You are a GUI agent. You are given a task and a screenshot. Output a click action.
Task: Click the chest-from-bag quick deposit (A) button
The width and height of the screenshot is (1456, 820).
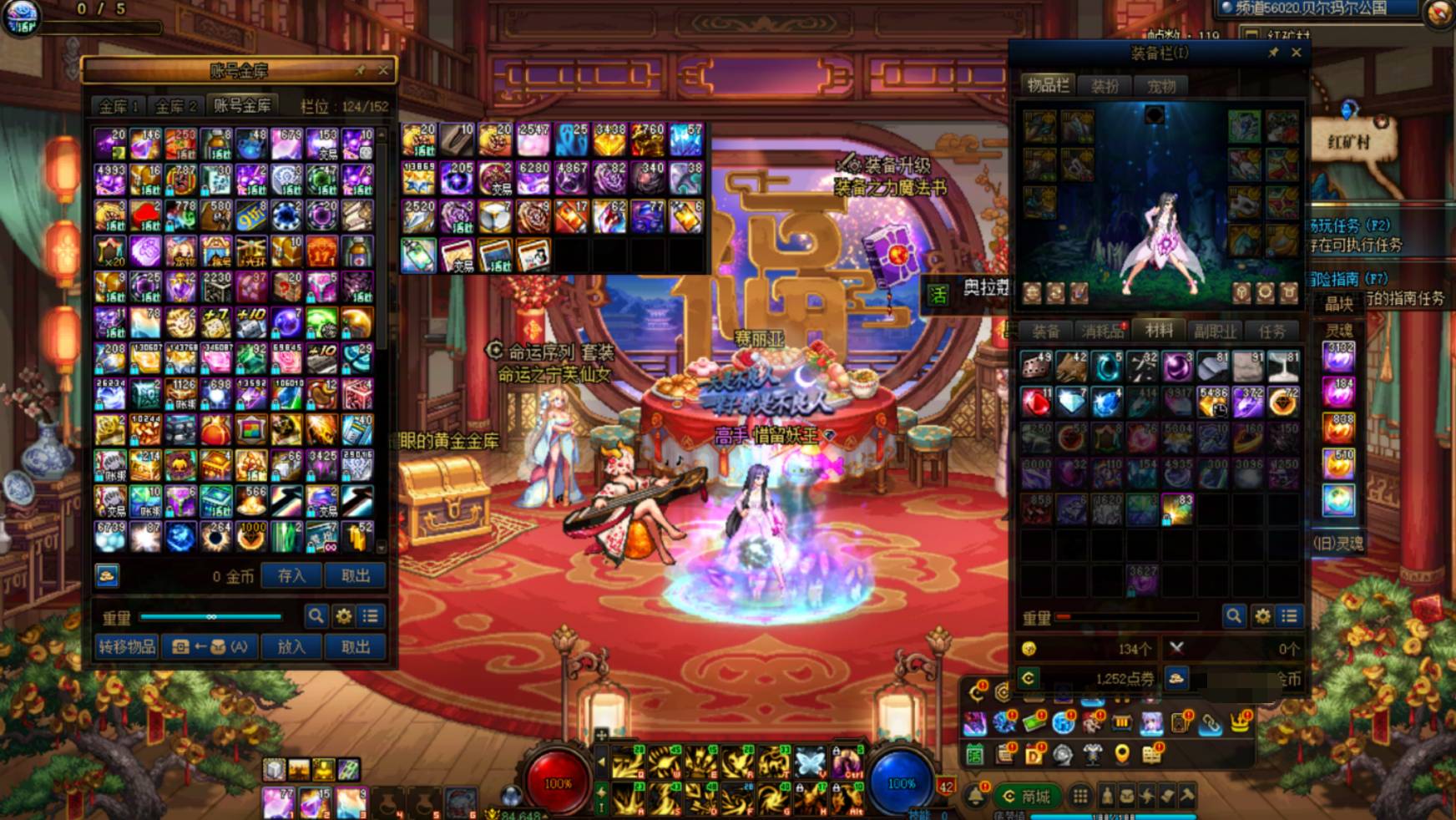(209, 646)
